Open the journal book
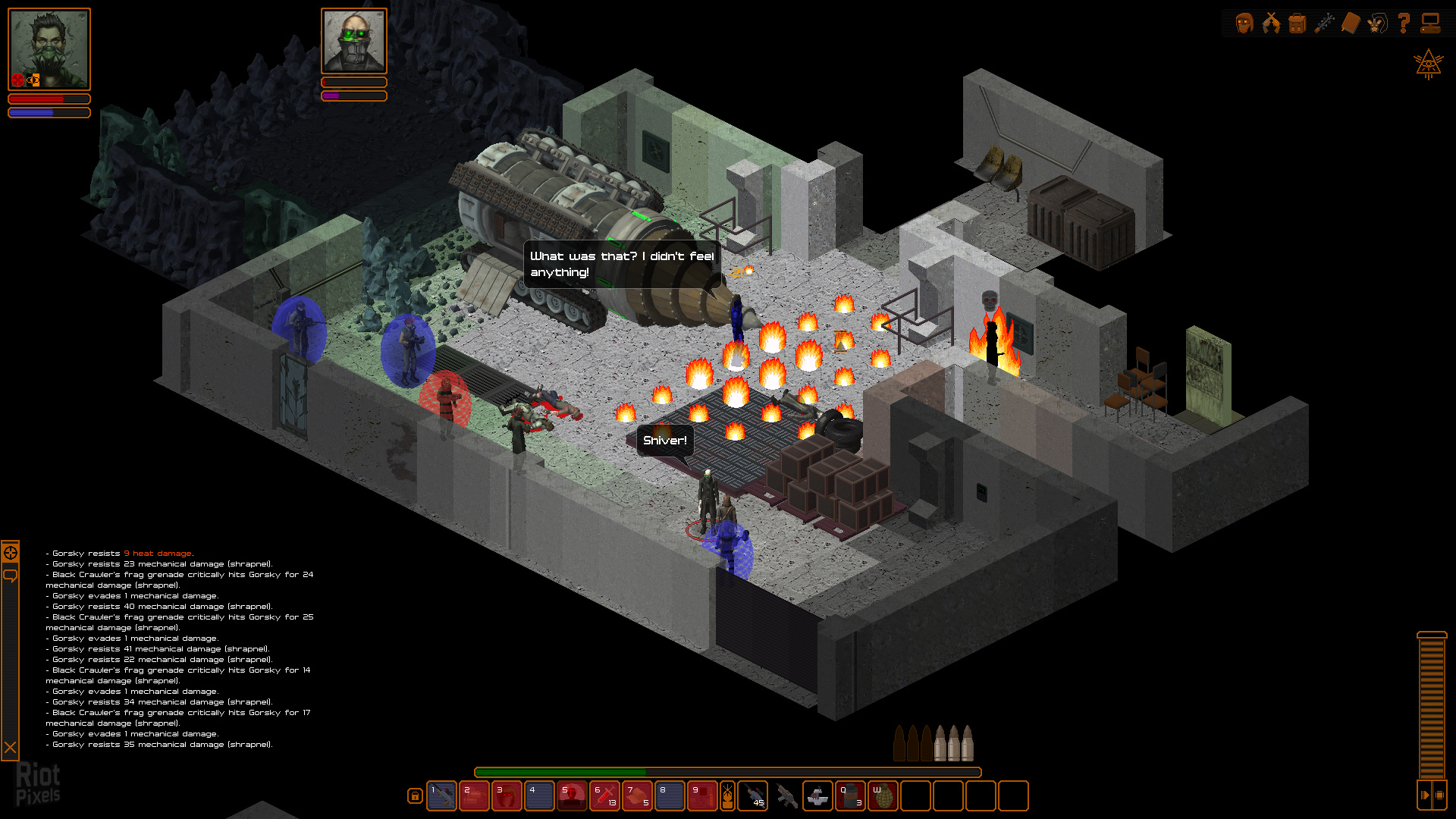 click(x=1352, y=22)
